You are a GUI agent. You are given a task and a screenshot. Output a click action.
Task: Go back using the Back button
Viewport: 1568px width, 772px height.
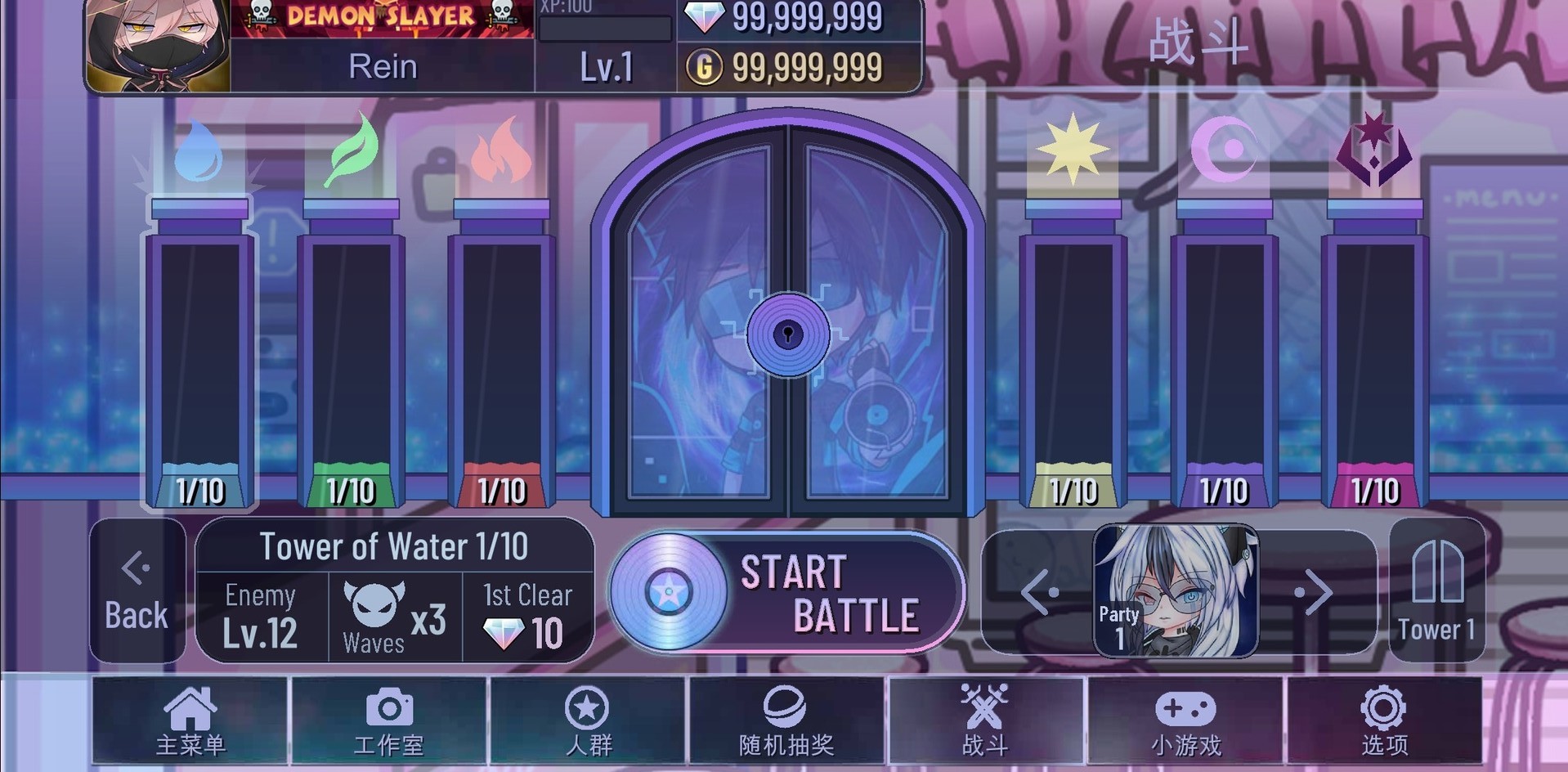(137, 590)
